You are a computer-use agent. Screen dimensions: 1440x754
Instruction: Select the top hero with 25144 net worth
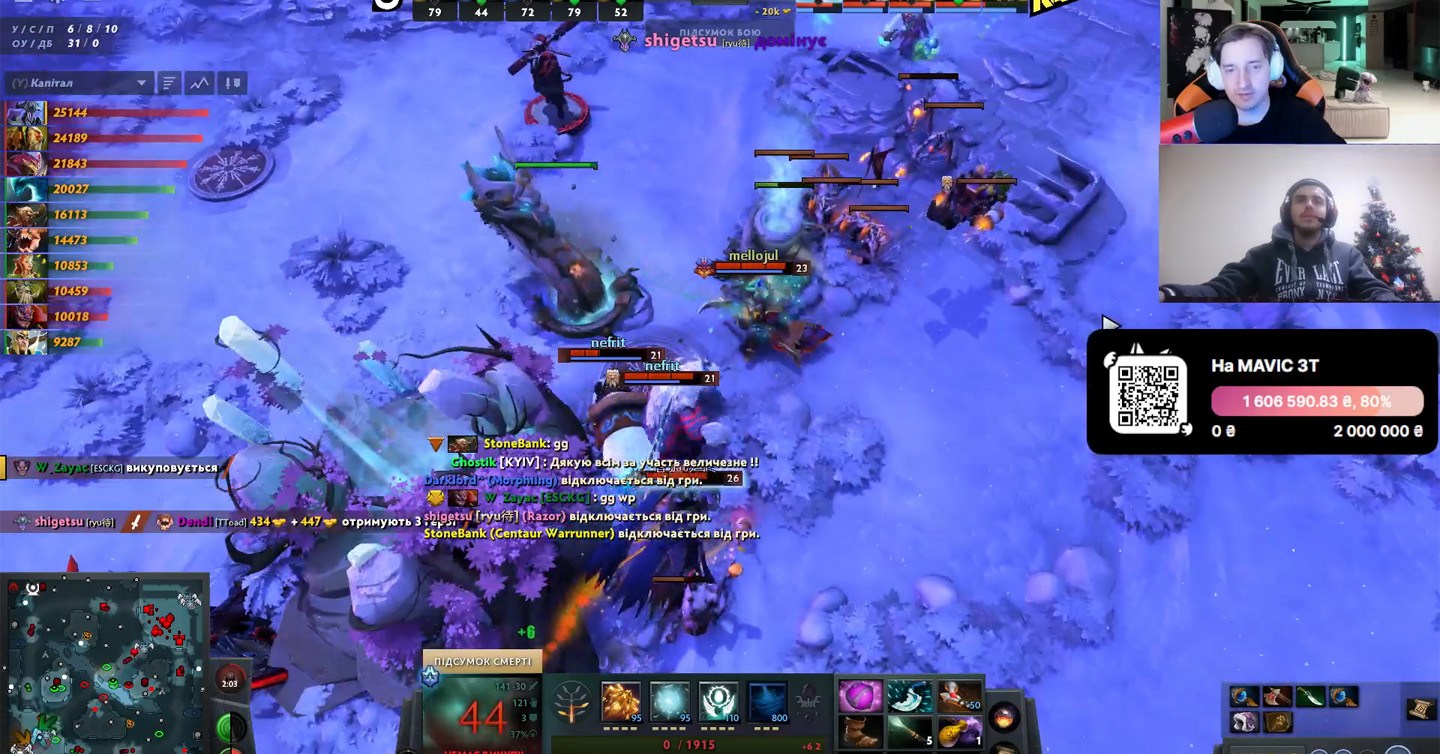(x=24, y=113)
